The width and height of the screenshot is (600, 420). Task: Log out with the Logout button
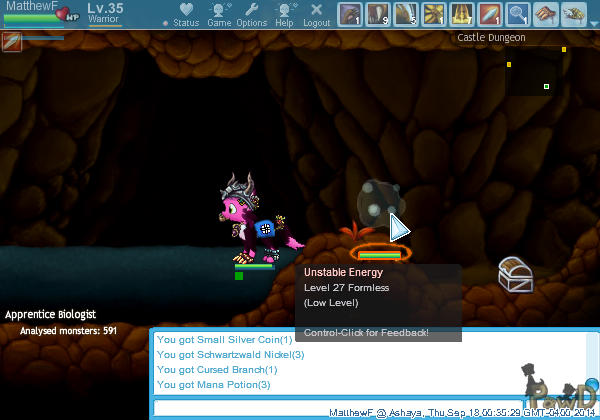[317, 14]
